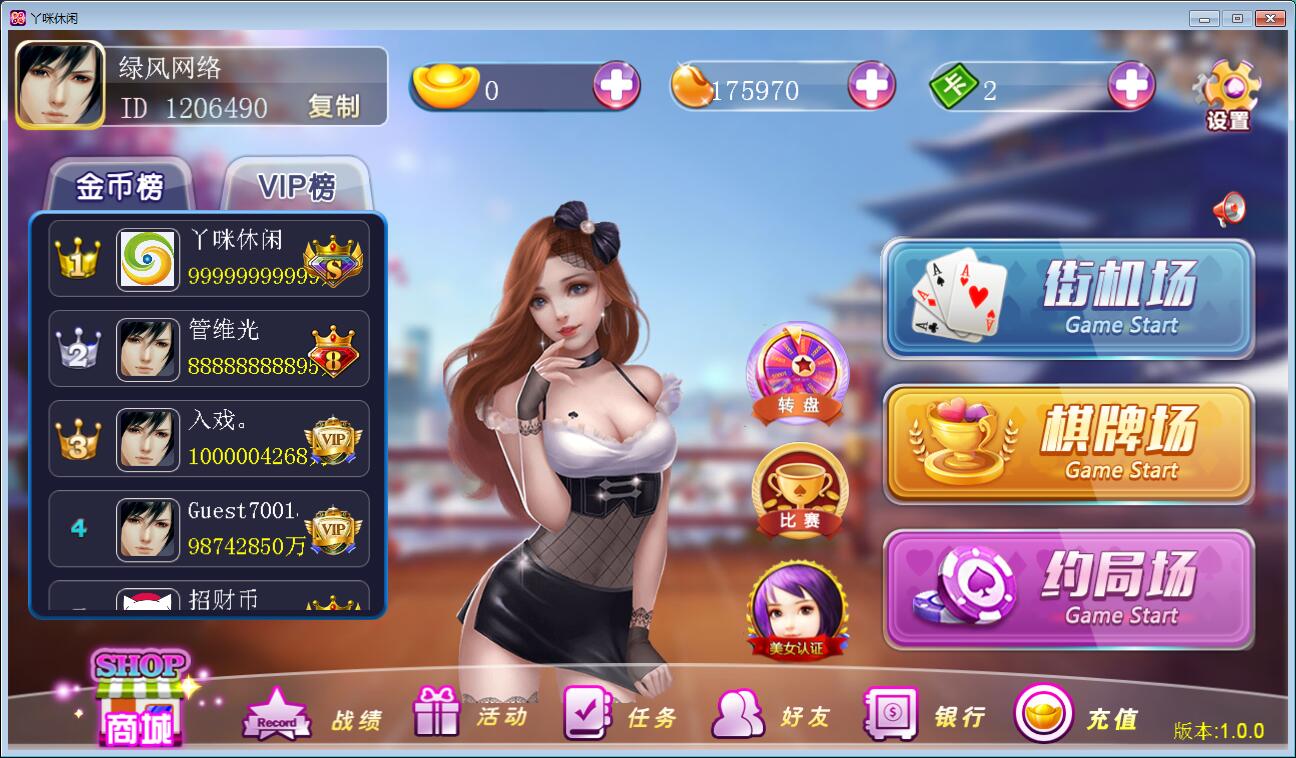Start the 棋牌场 card games
The width and height of the screenshot is (1296, 758).
(x=1068, y=443)
